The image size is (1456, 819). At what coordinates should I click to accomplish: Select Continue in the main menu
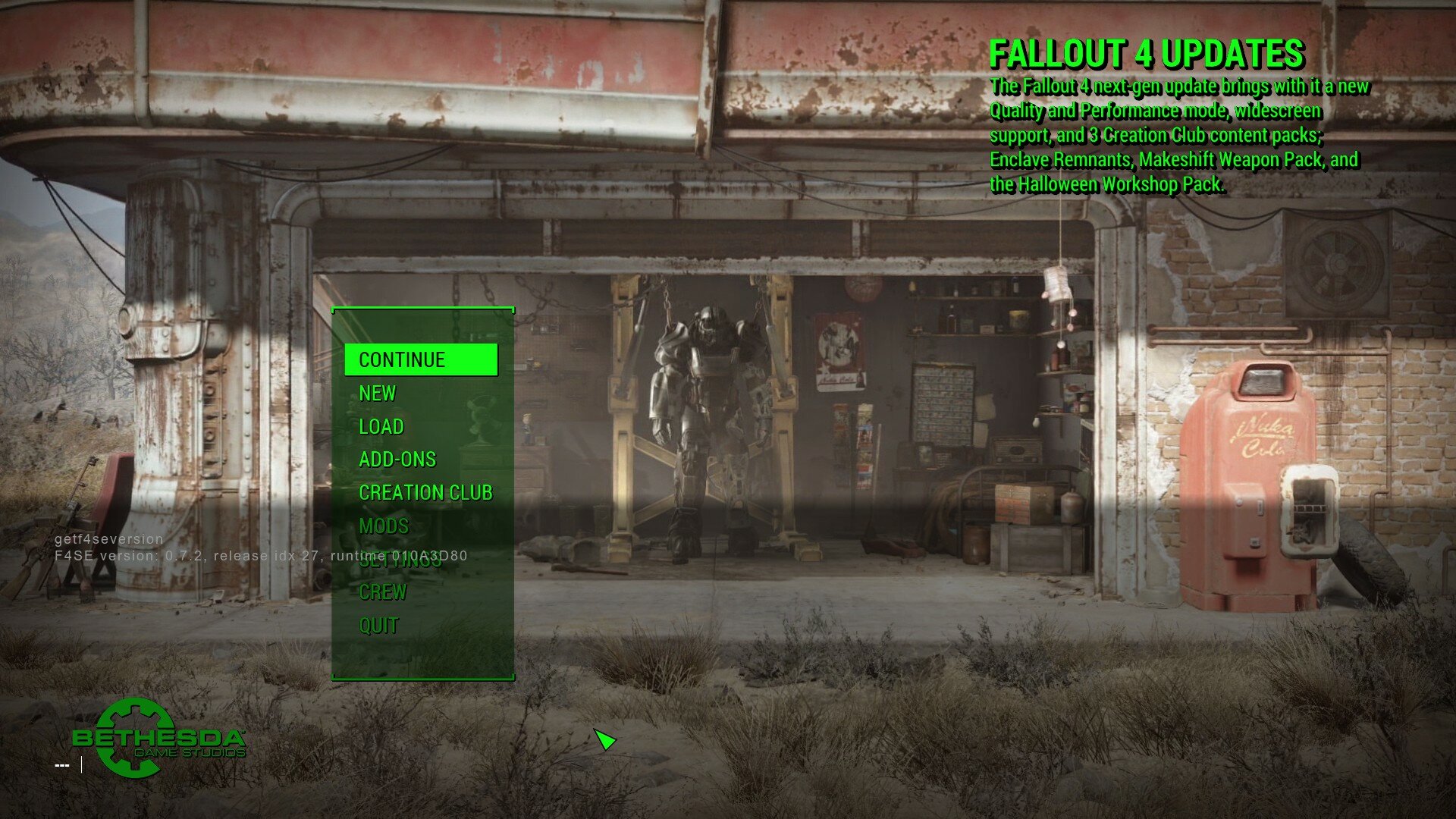403,359
